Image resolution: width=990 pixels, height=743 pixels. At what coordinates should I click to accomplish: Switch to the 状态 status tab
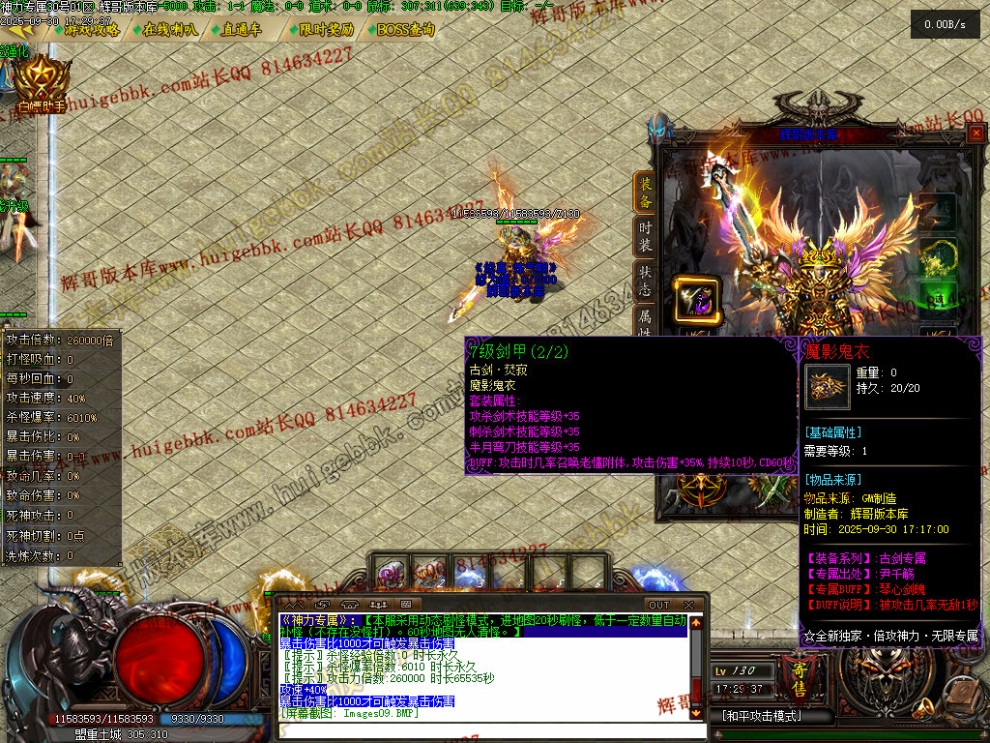tap(645, 279)
